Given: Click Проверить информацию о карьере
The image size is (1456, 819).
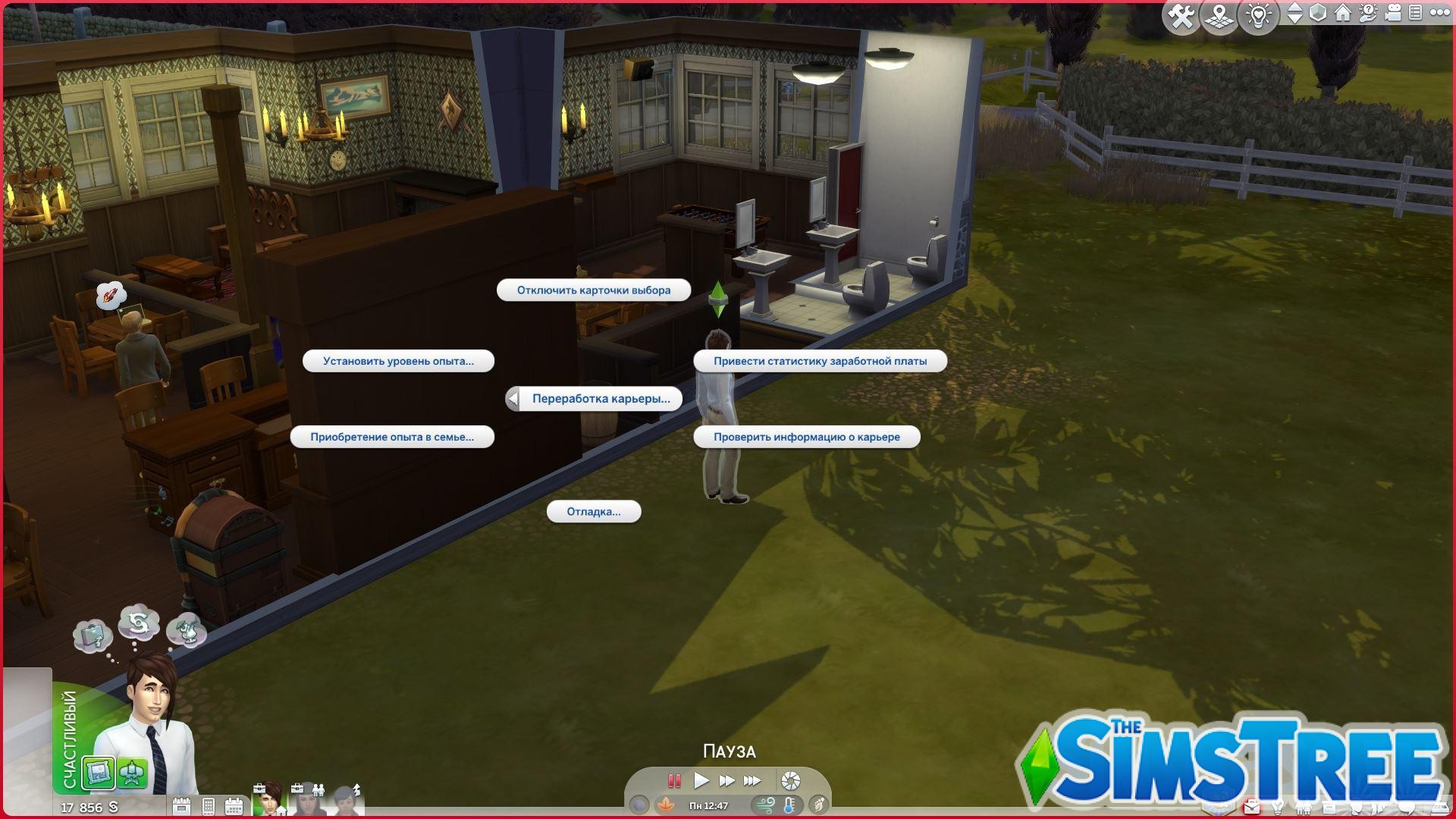Looking at the screenshot, I should [x=806, y=436].
